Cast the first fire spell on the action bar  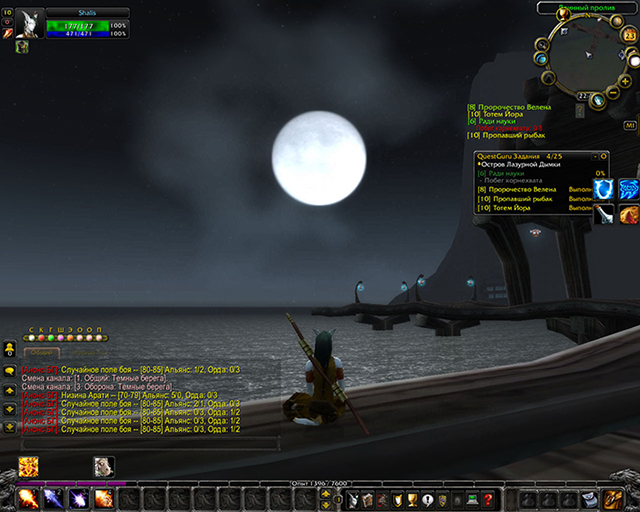[x=27, y=497]
